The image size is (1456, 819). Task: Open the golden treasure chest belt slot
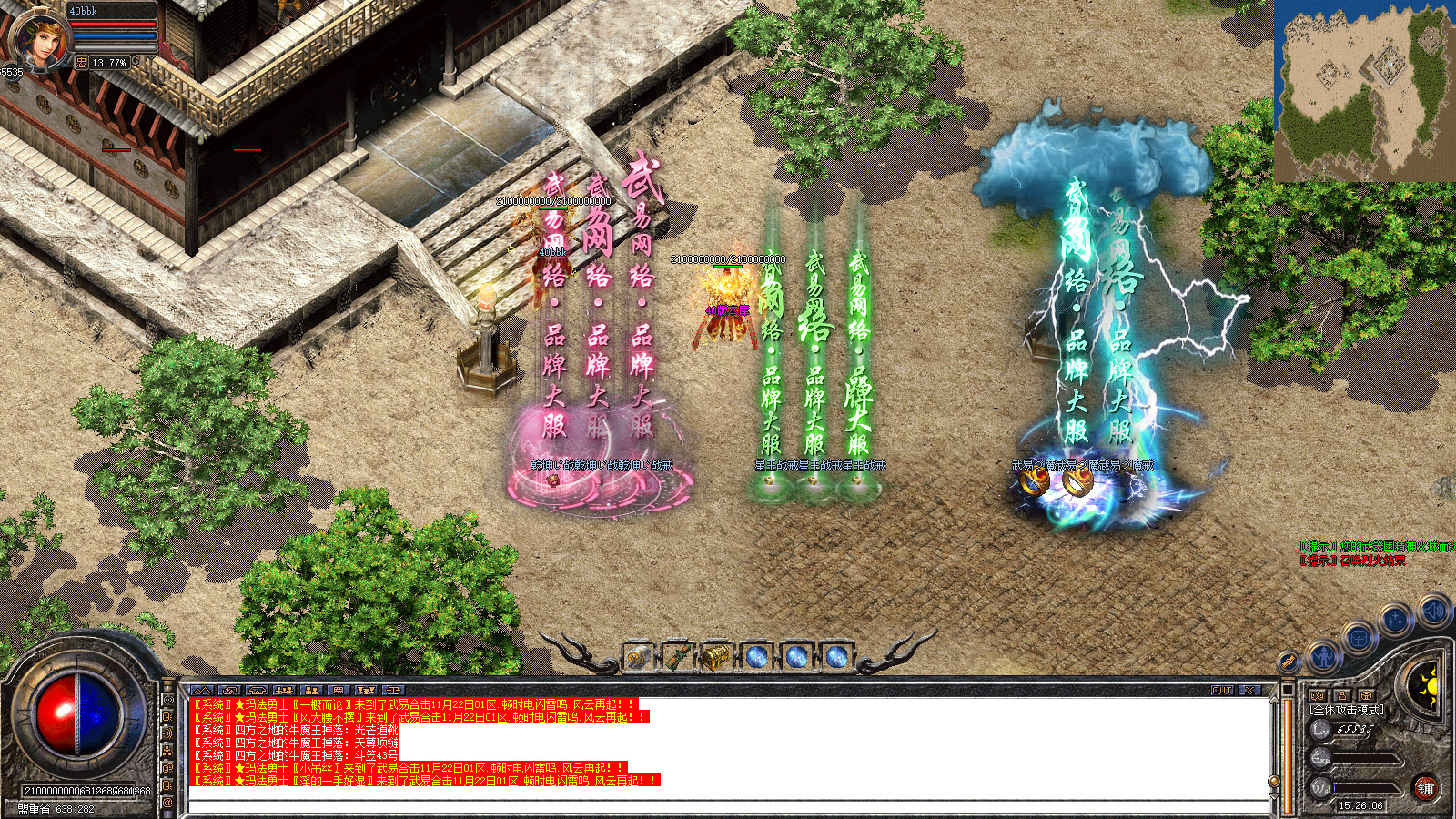(x=717, y=656)
